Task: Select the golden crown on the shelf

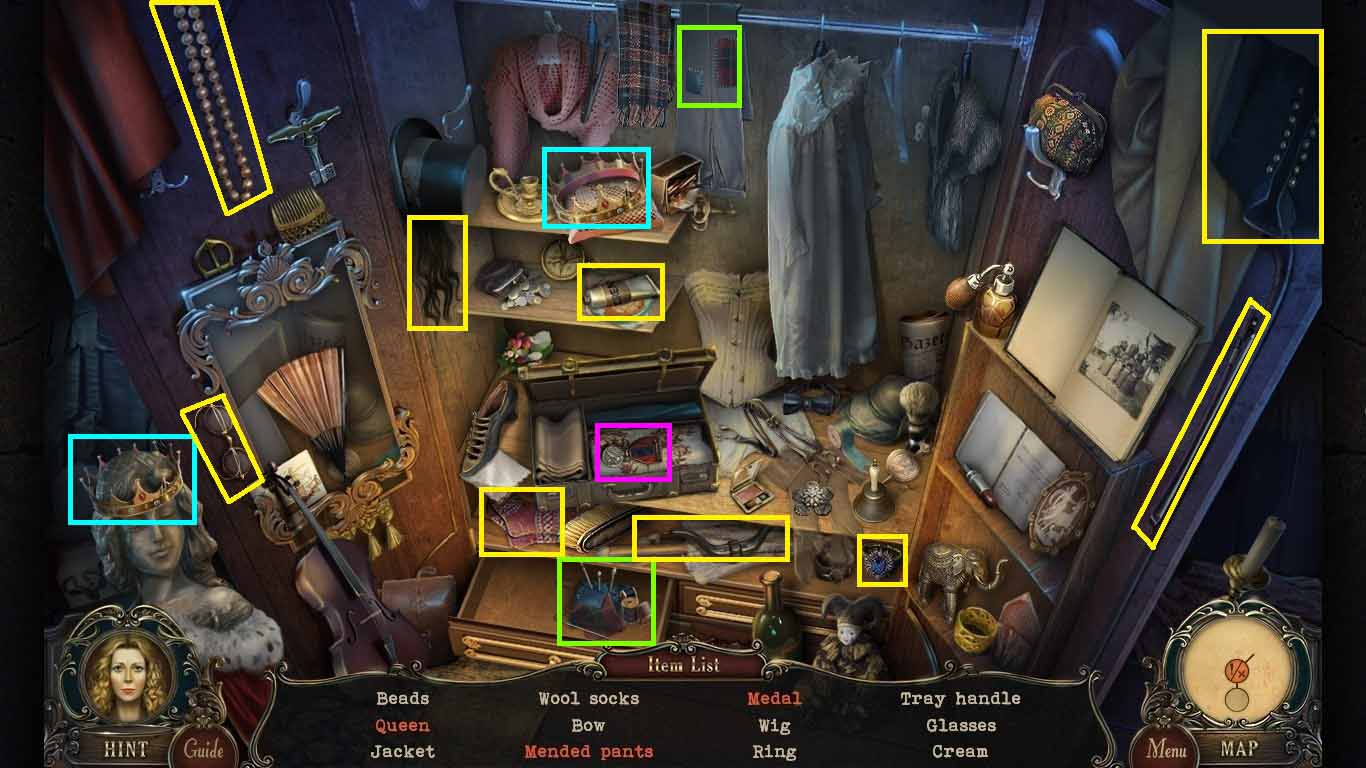Action: tap(596, 190)
